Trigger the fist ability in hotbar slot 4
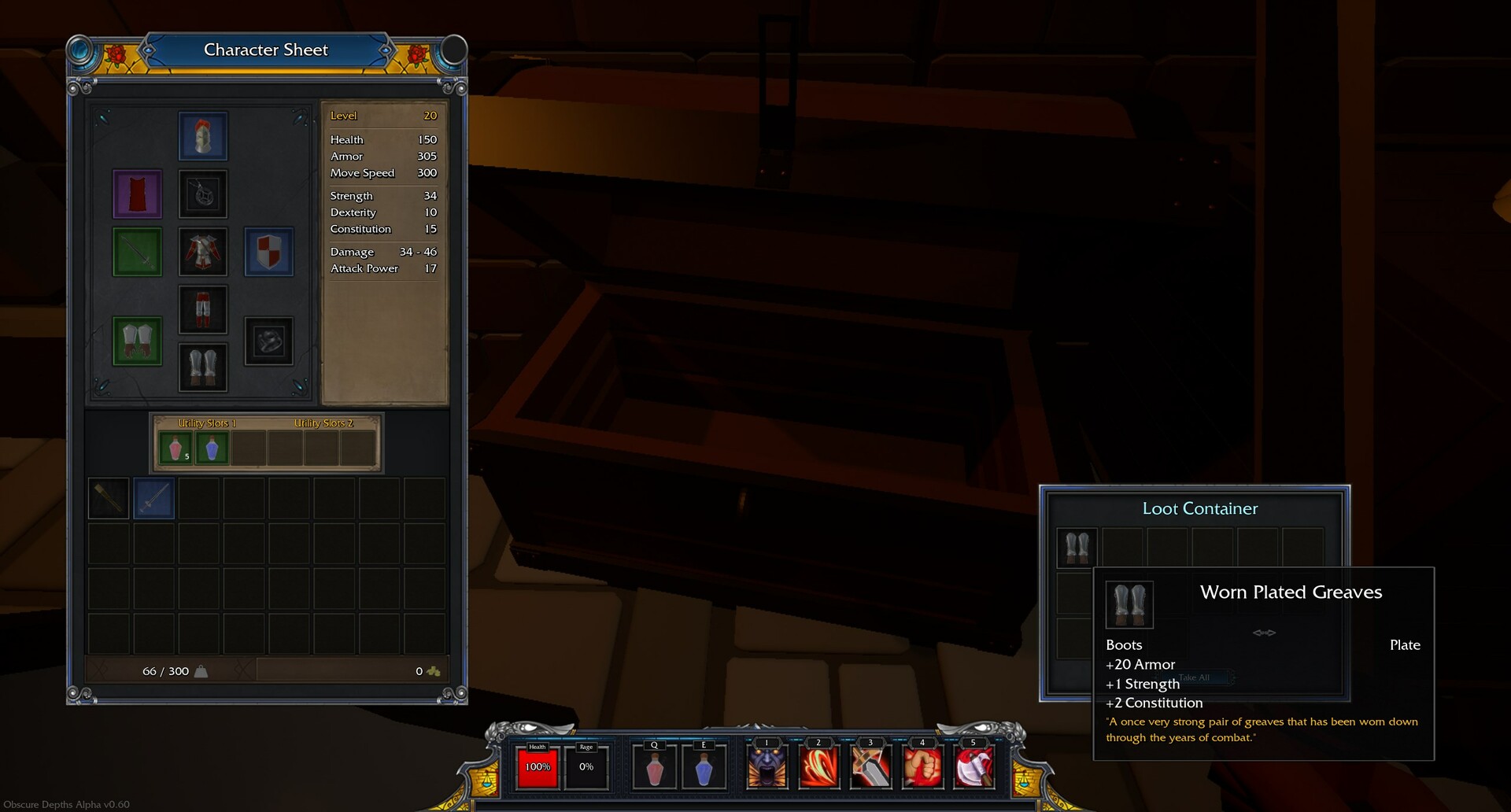The image size is (1511, 812). click(x=922, y=769)
